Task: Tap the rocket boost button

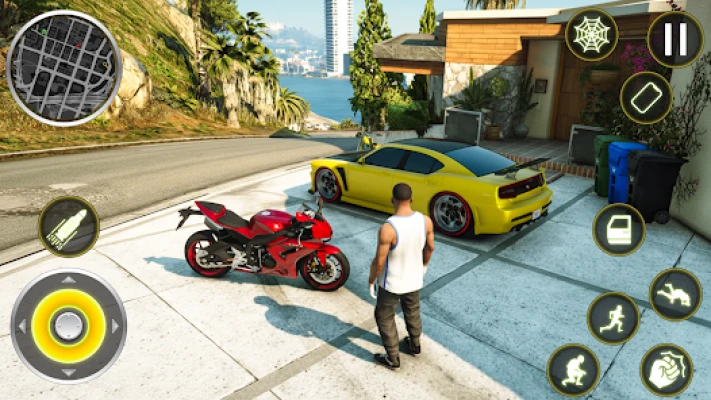Action: point(69,226)
